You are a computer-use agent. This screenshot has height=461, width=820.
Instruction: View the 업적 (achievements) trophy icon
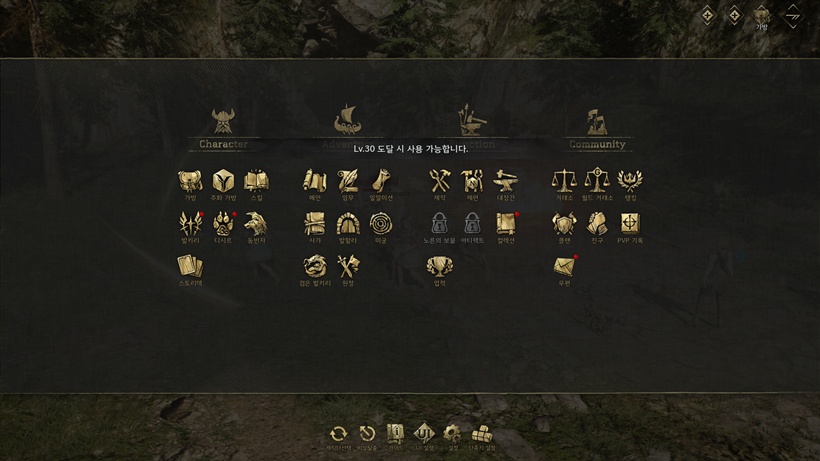tap(440, 267)
